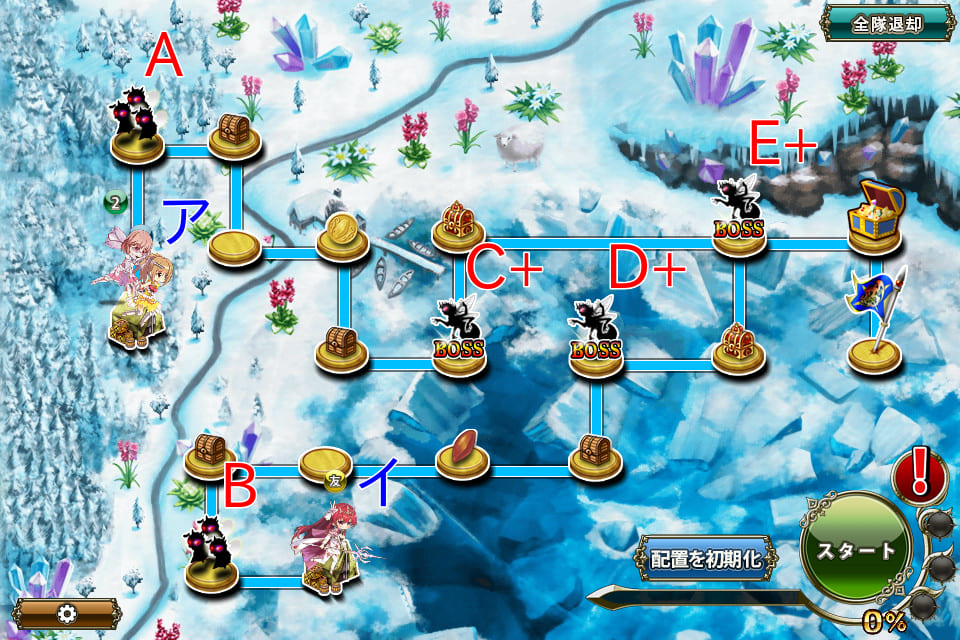
Task: Select the BOSS node under D+ label
Action: pos(596,335)
